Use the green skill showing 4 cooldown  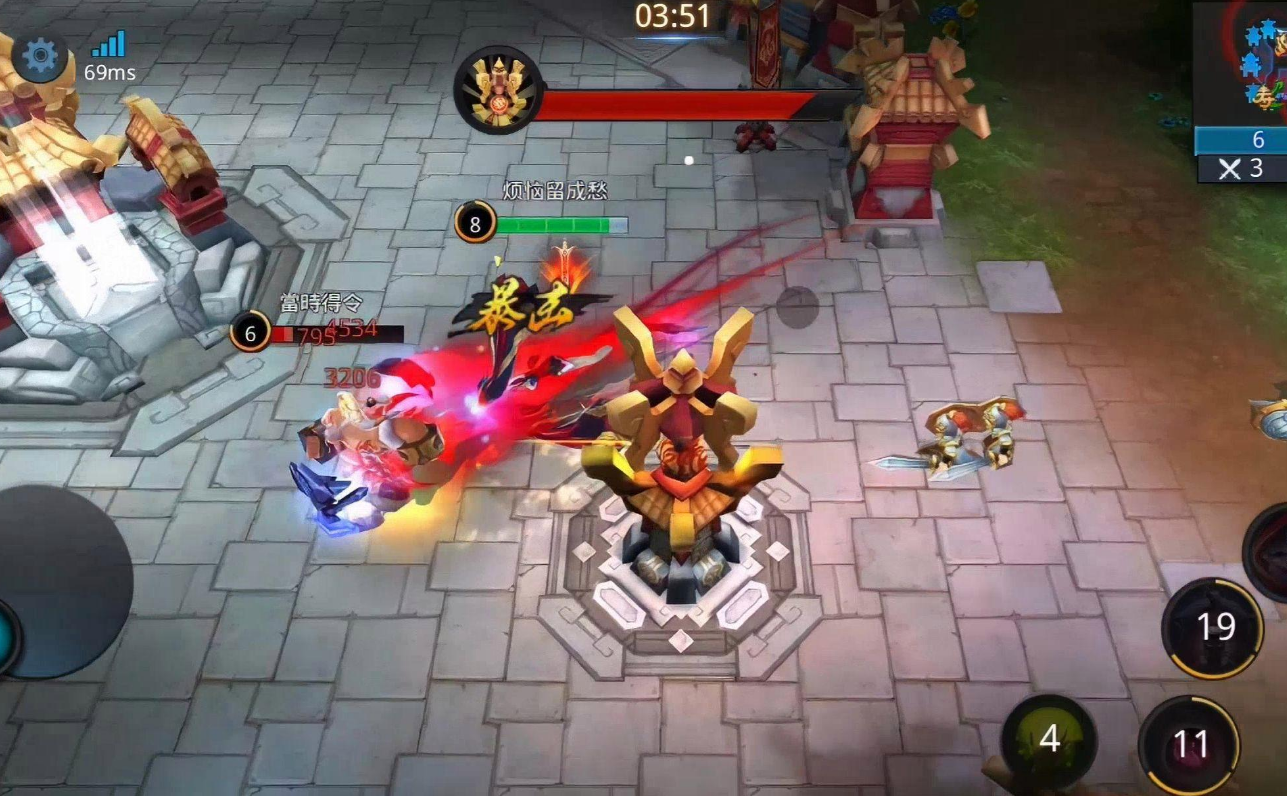click(1048, 740)
